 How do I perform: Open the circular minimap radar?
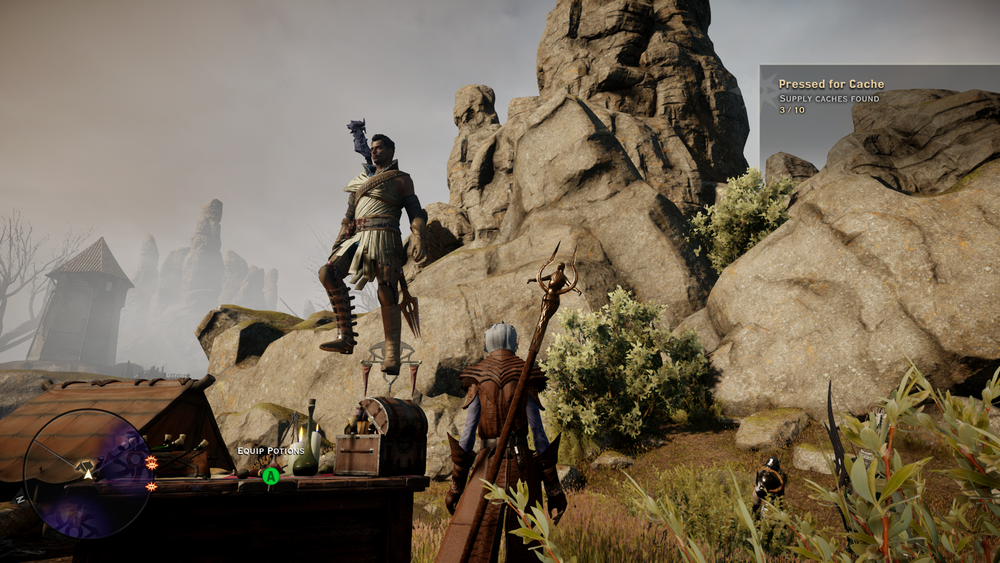click(88, 474)
